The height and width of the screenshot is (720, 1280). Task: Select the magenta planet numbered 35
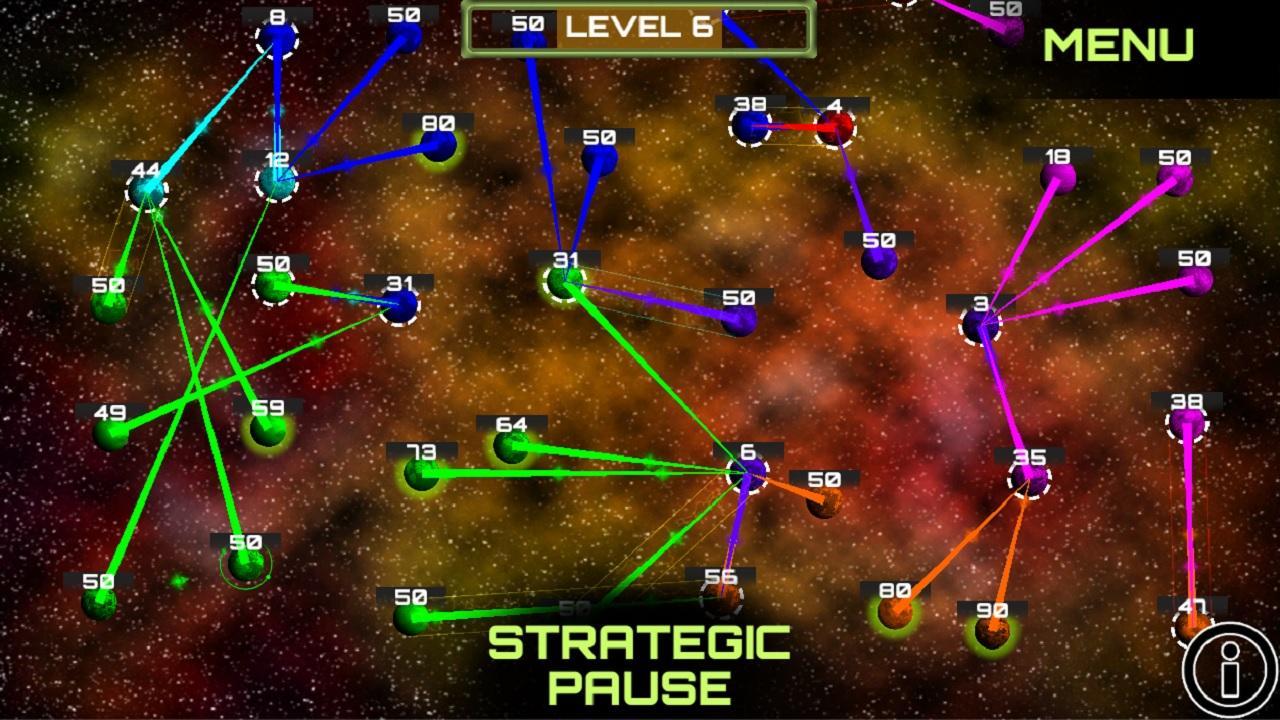click(x=1029, y=479)
